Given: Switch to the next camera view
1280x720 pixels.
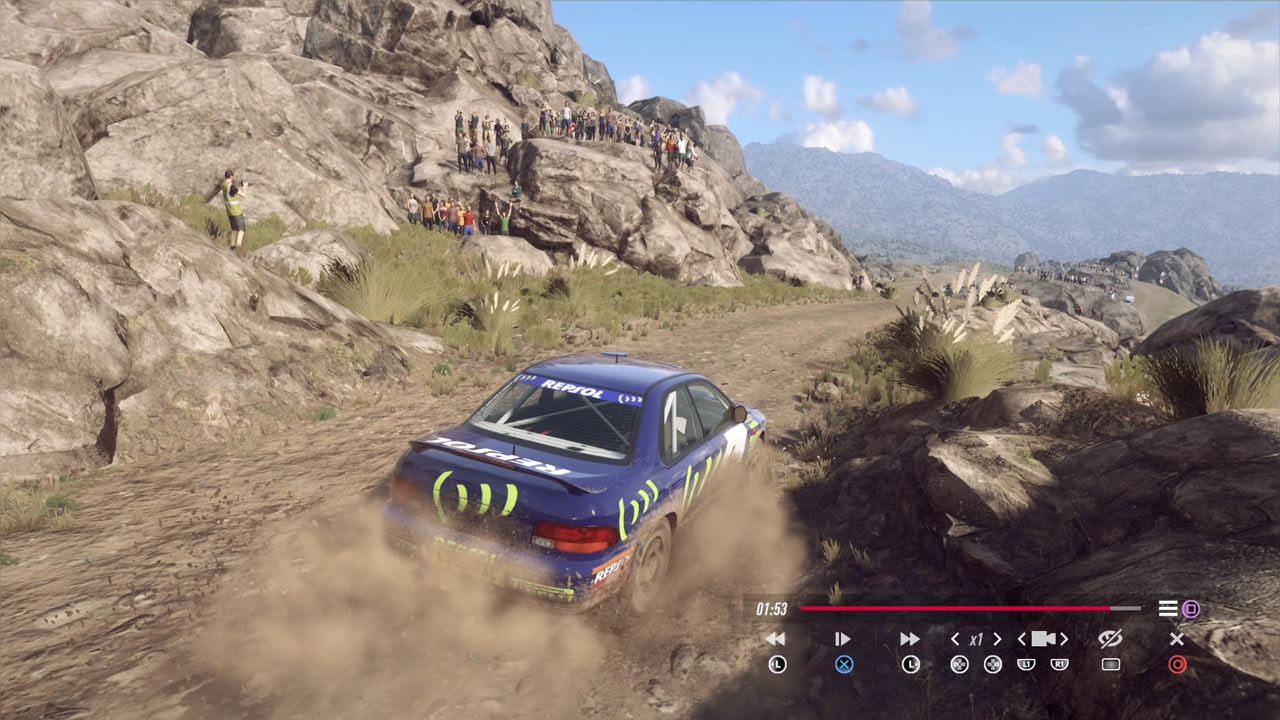Looking at the screenshot, I should (x=1064, y=639).
